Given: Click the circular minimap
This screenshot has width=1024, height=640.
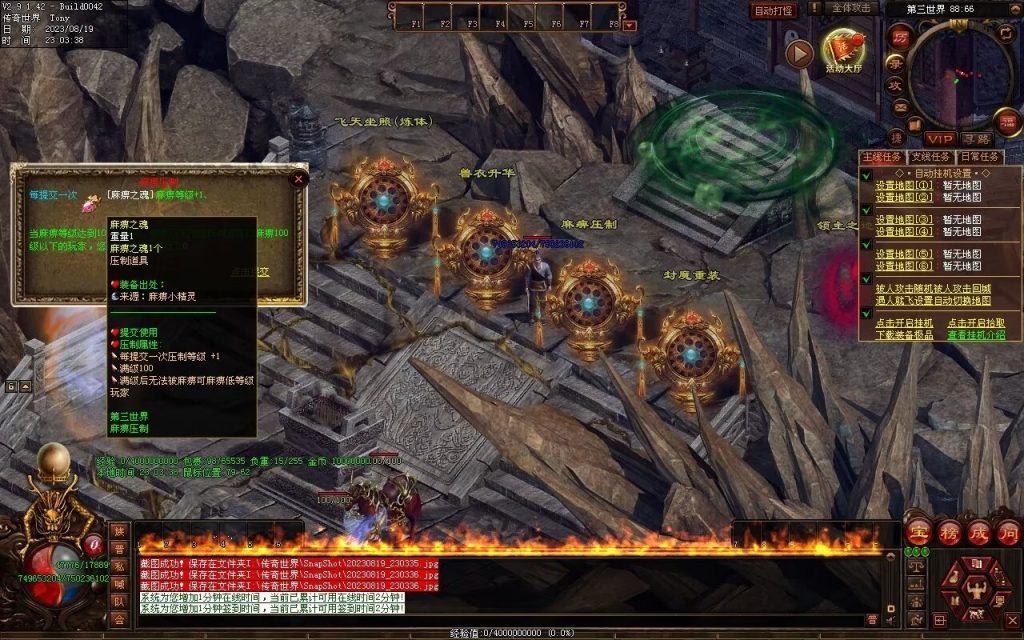Looking at the screenshot, I should (x=958, y=76).
